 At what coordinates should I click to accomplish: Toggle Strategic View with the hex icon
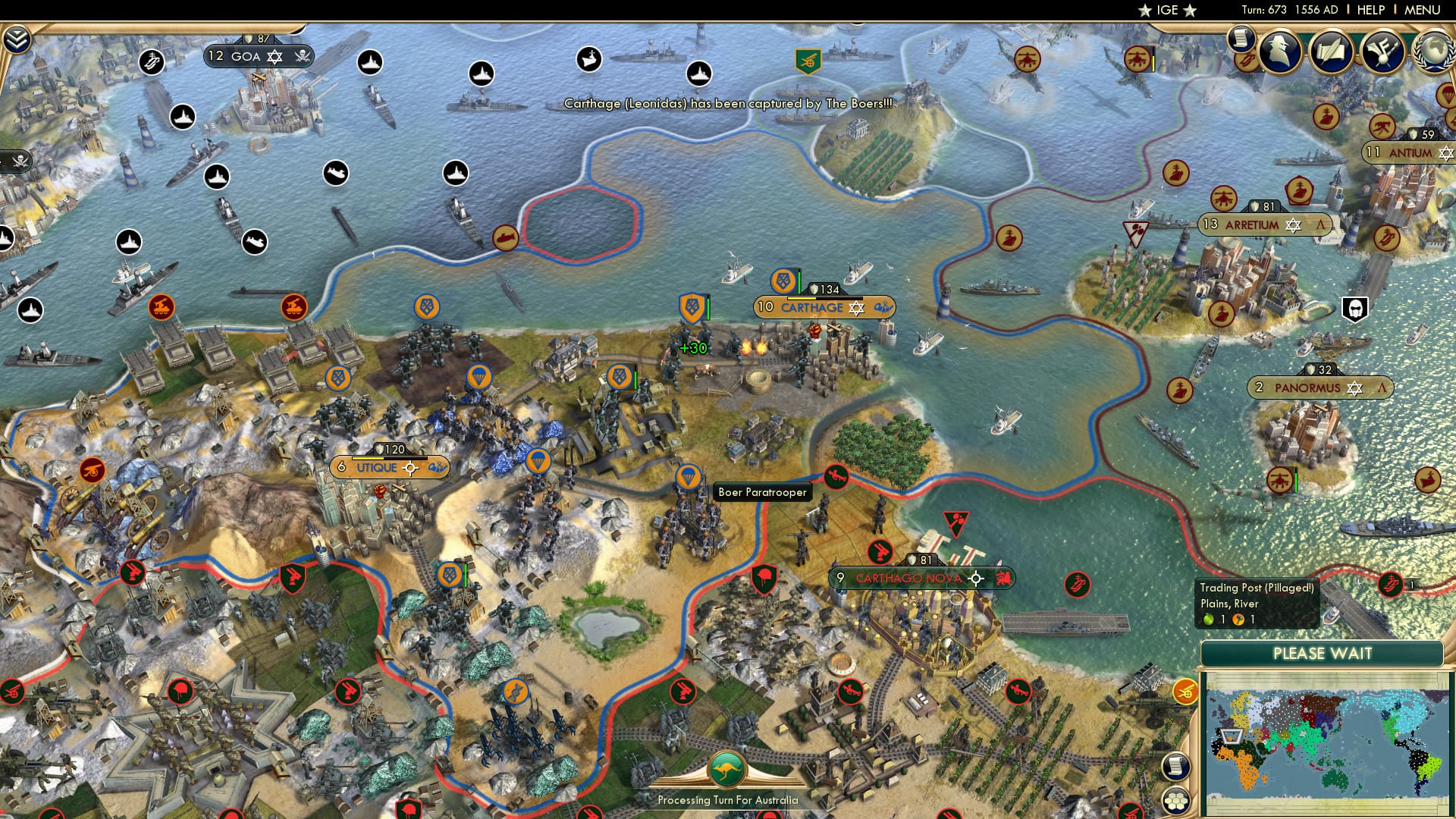[1176, 802]
